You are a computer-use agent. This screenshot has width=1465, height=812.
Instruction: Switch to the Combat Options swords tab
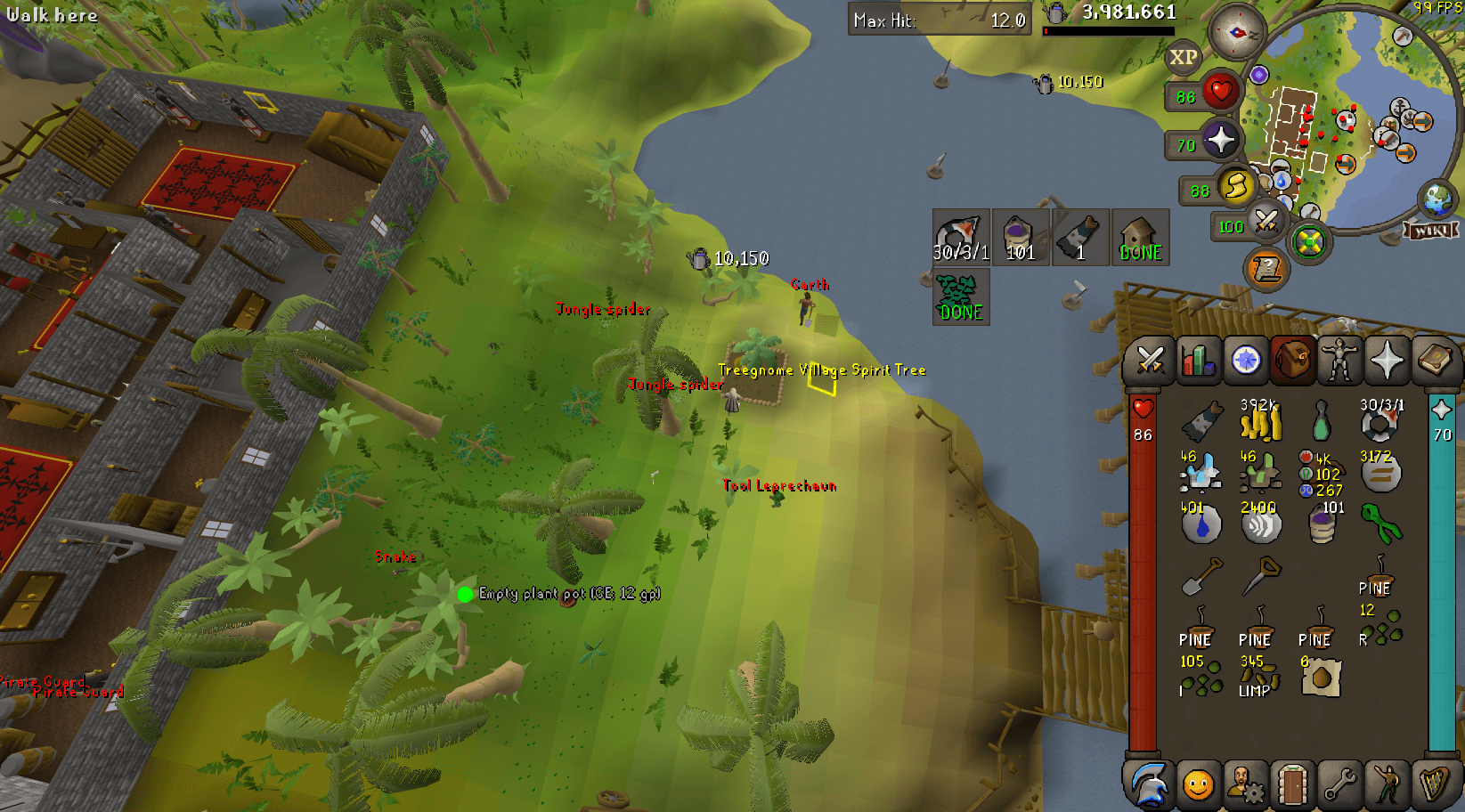click(x=1152, y=361)
